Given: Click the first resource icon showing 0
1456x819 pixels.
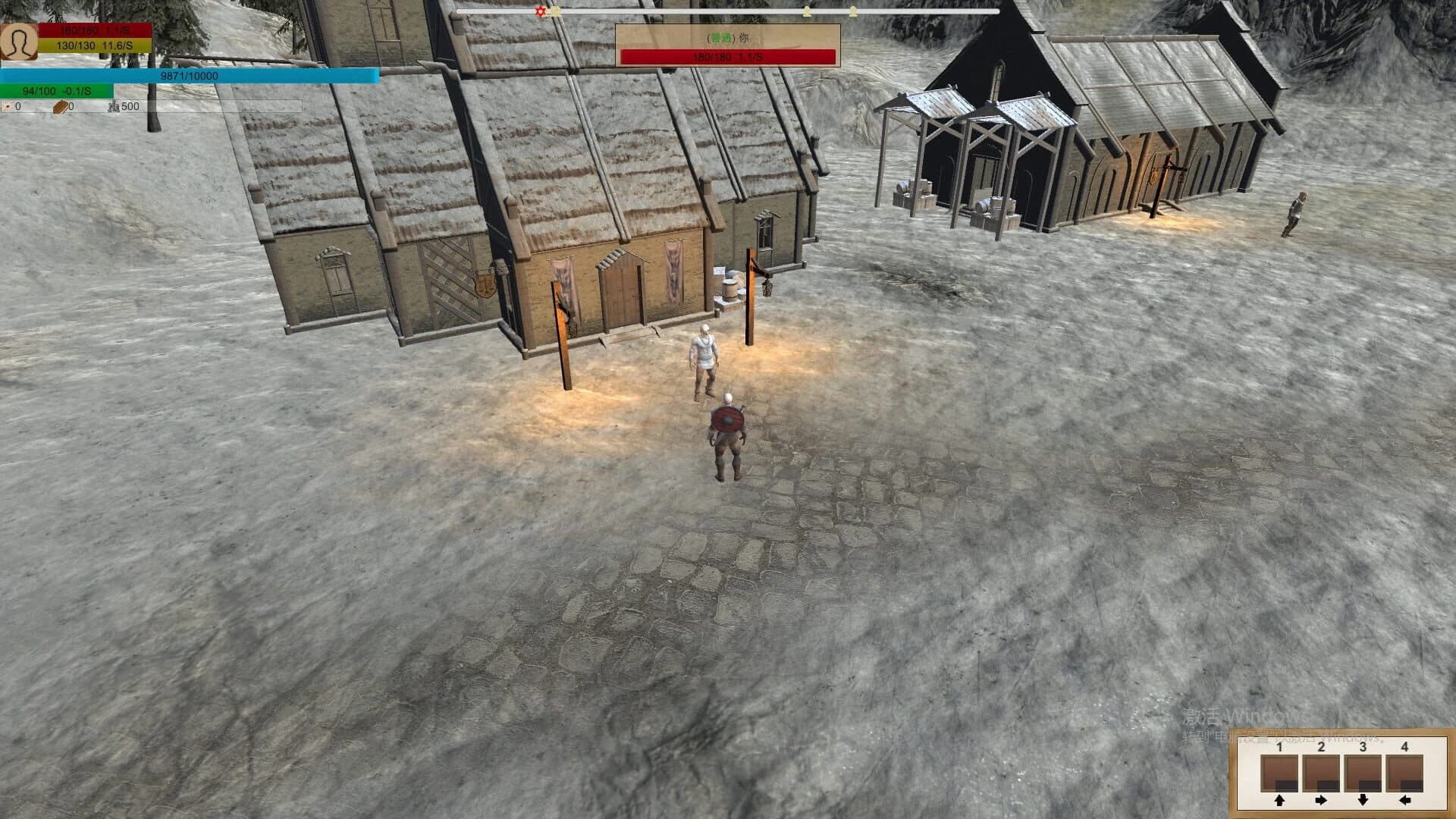Looking at the screenshot, I should [x=8, y=107].
